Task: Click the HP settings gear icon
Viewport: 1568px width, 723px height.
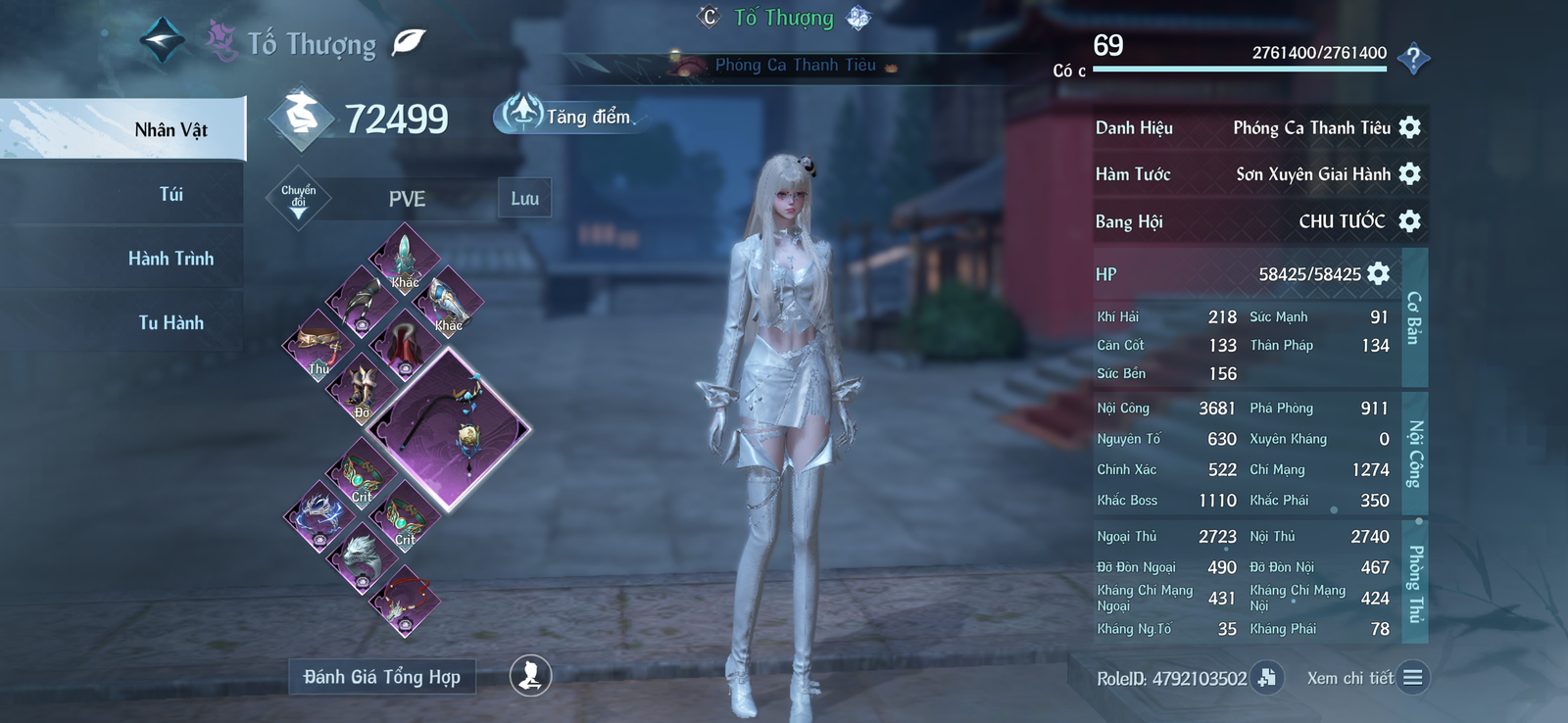Action: tap(1378, 273)
